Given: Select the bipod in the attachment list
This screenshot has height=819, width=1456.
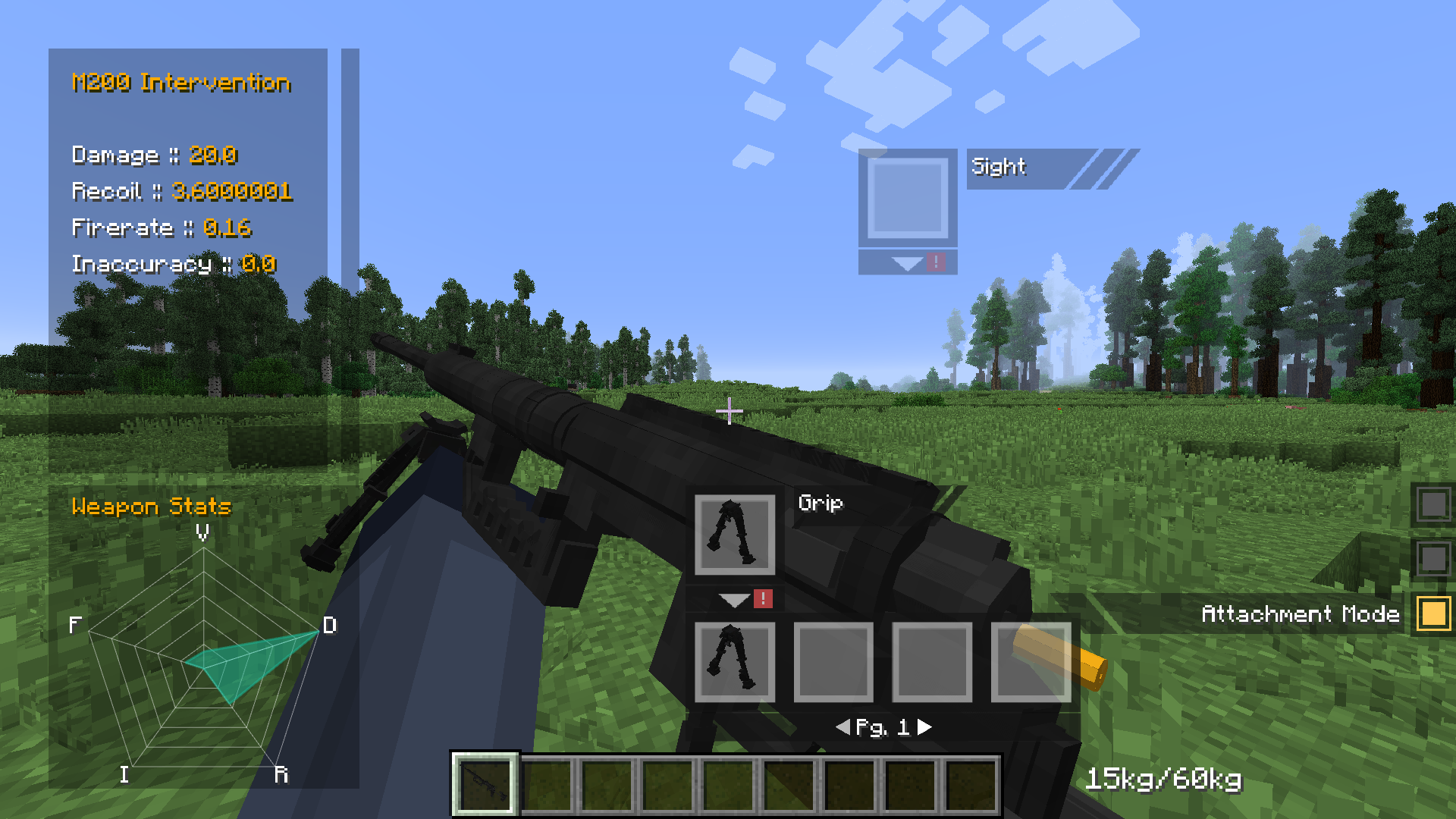Looking at the screenshot, I should (x=733, y=661).
